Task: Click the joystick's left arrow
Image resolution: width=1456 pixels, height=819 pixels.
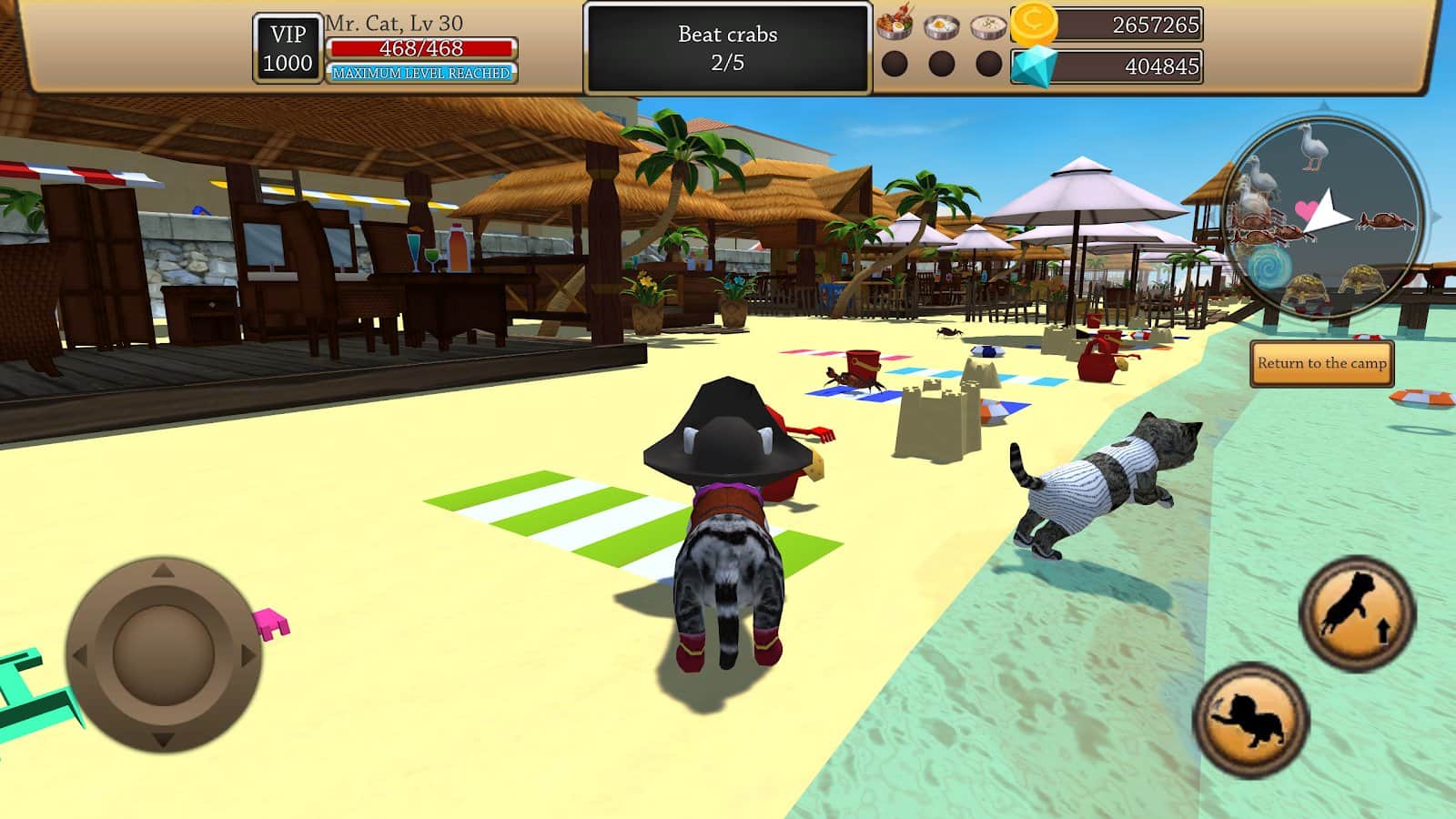Action: tap(80, 655)
